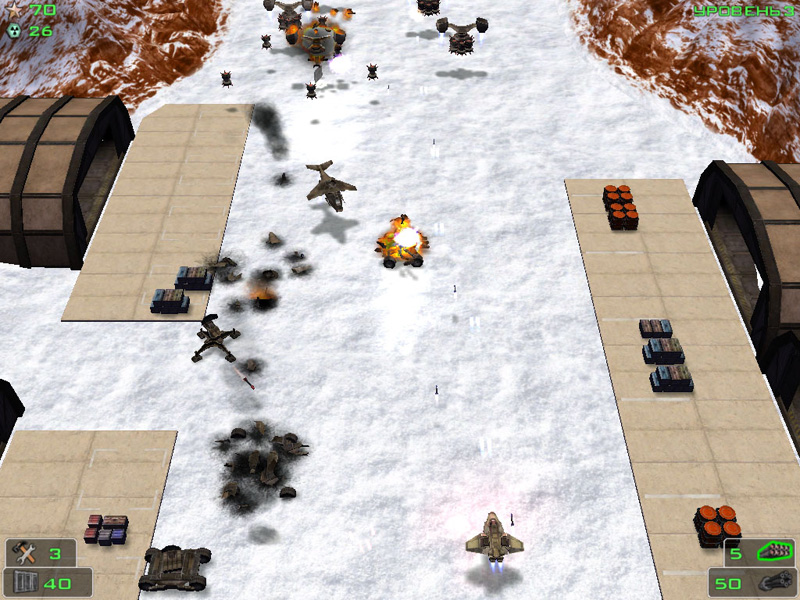
Task: Click the armor plate icon
Action: pyautogui.click(x=21, y=582)
